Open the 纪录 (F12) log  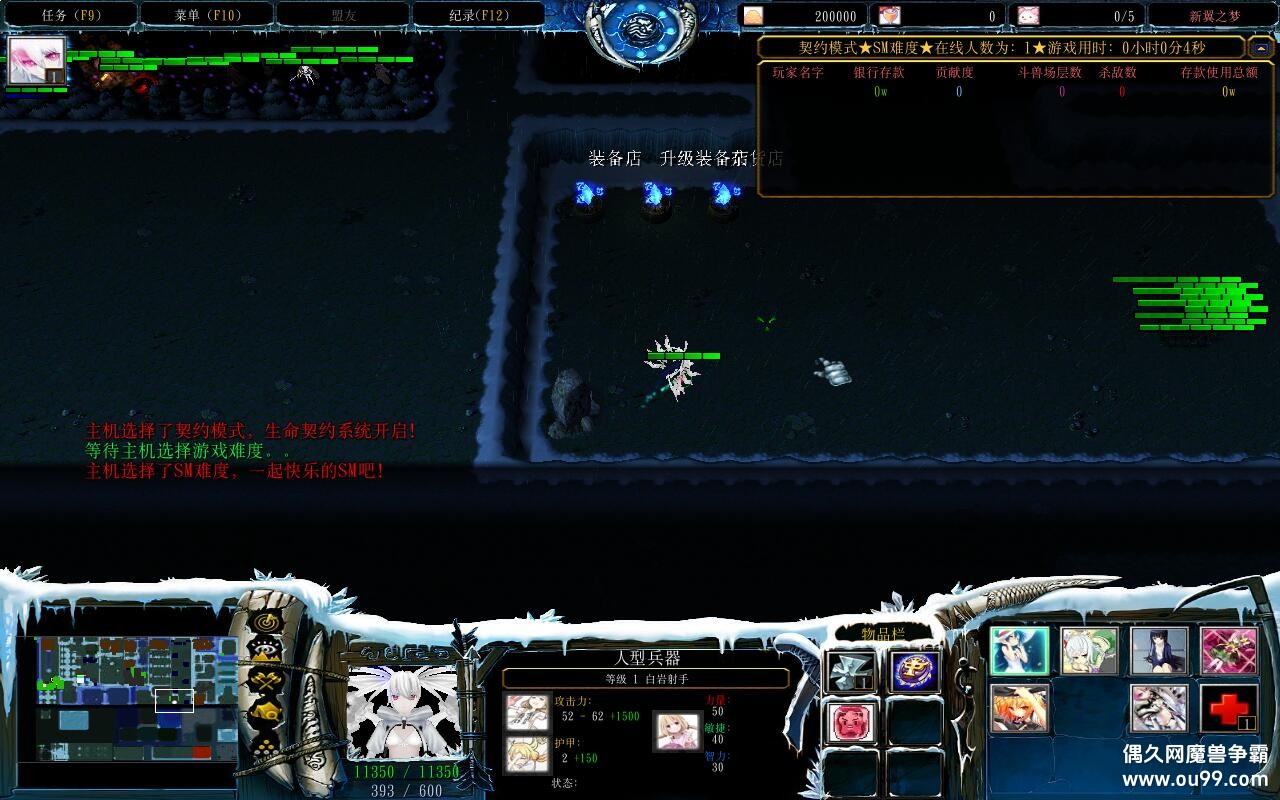tap(478, 15)
